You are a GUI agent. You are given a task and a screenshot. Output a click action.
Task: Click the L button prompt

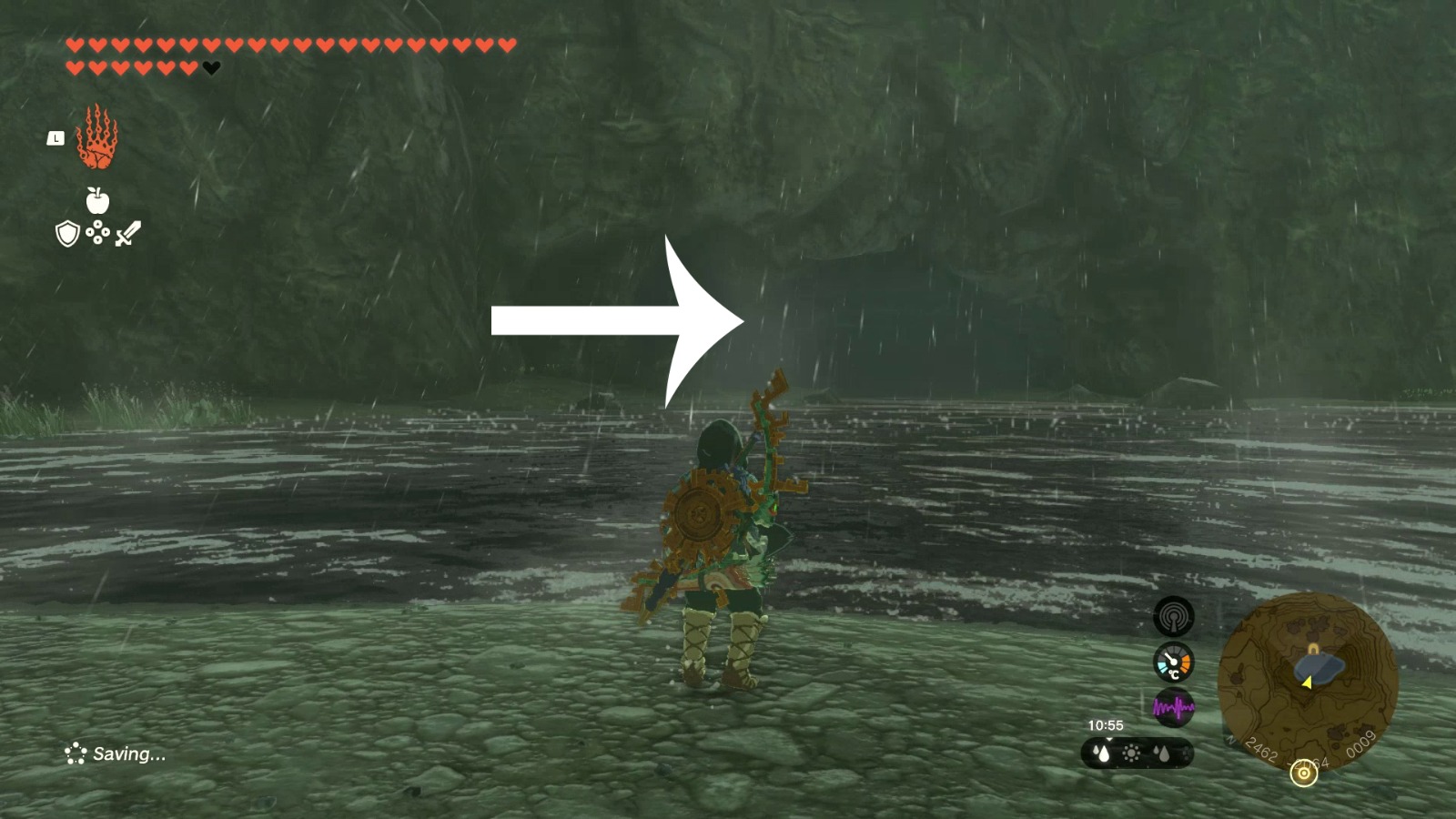click(56, 138)
